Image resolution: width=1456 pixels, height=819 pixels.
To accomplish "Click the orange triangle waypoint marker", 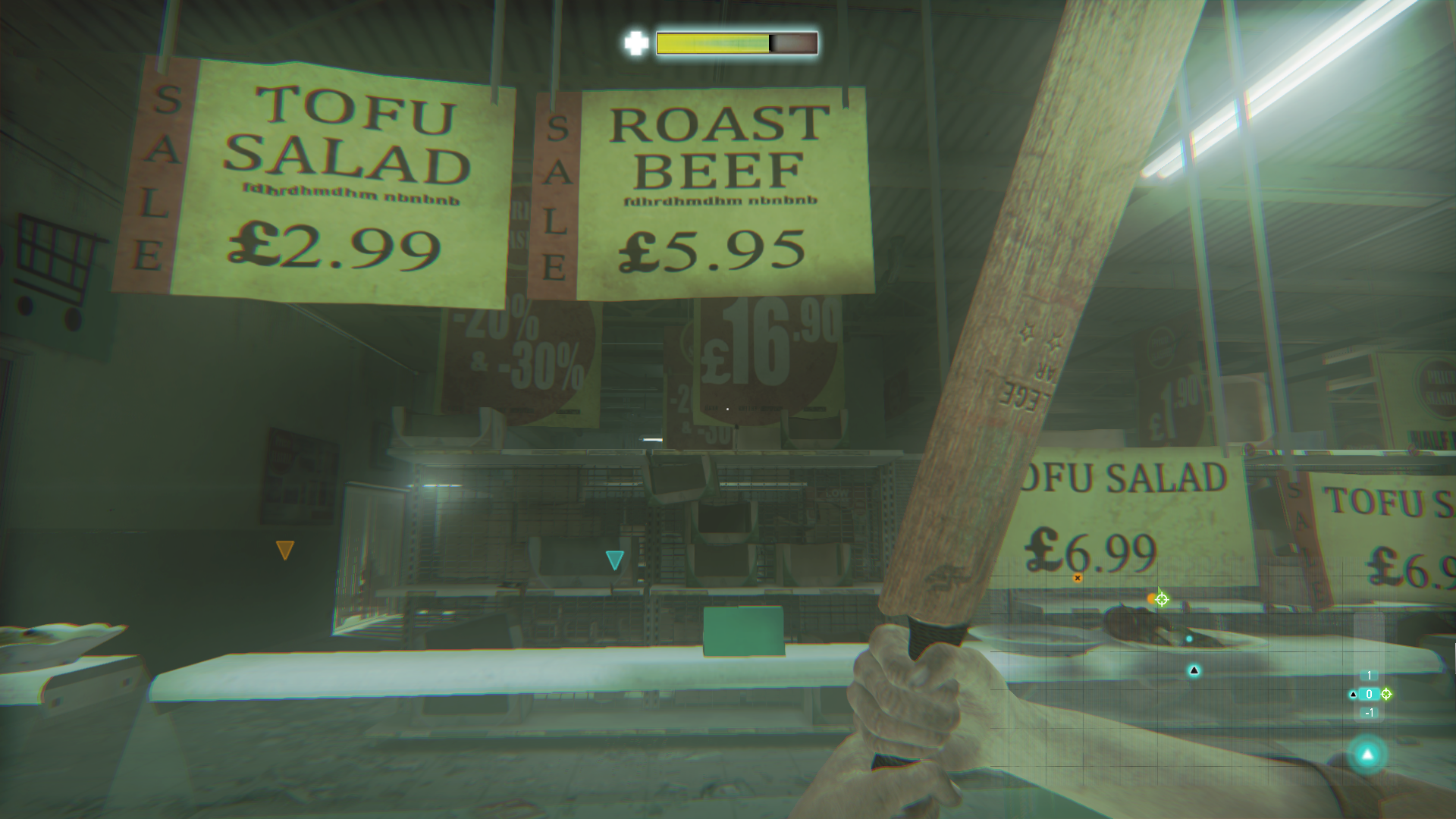I will click(x=284, y=550).
